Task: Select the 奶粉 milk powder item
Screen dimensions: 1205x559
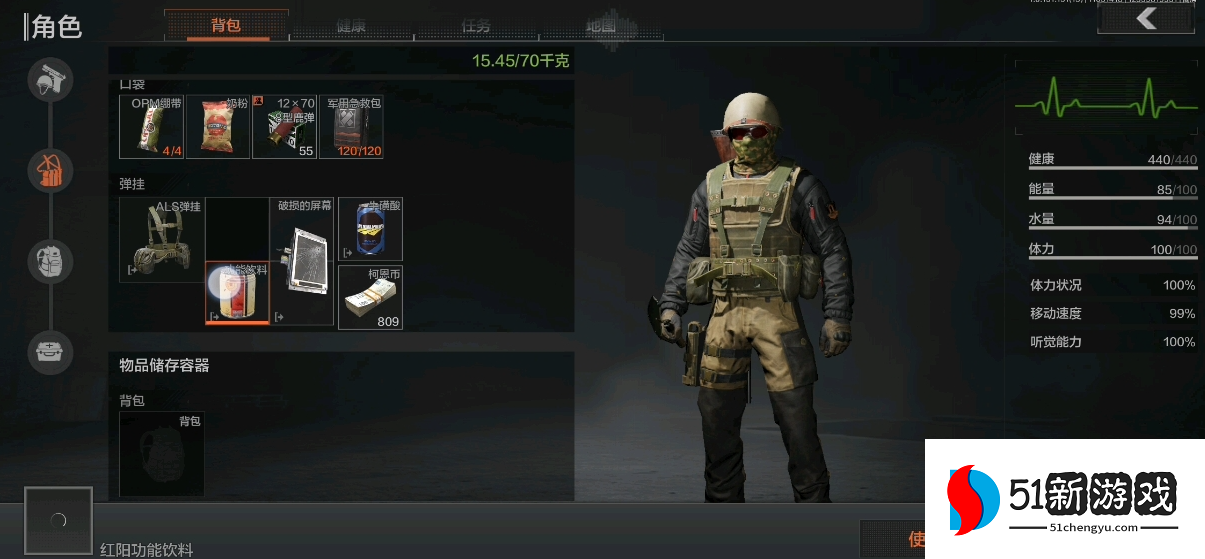Action: [218, 127]
